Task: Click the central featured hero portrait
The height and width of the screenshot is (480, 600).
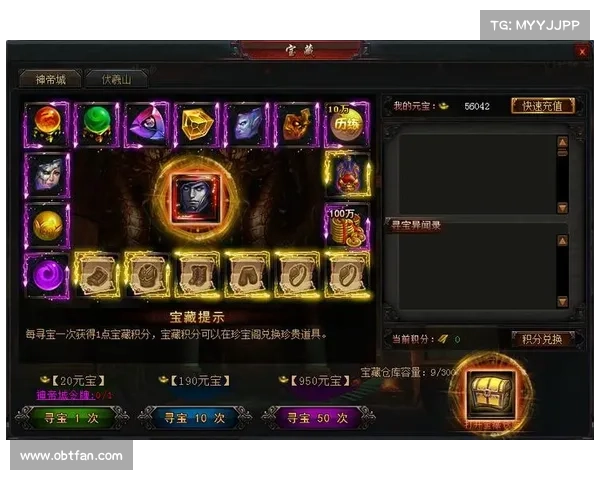Action: [197, 193]
